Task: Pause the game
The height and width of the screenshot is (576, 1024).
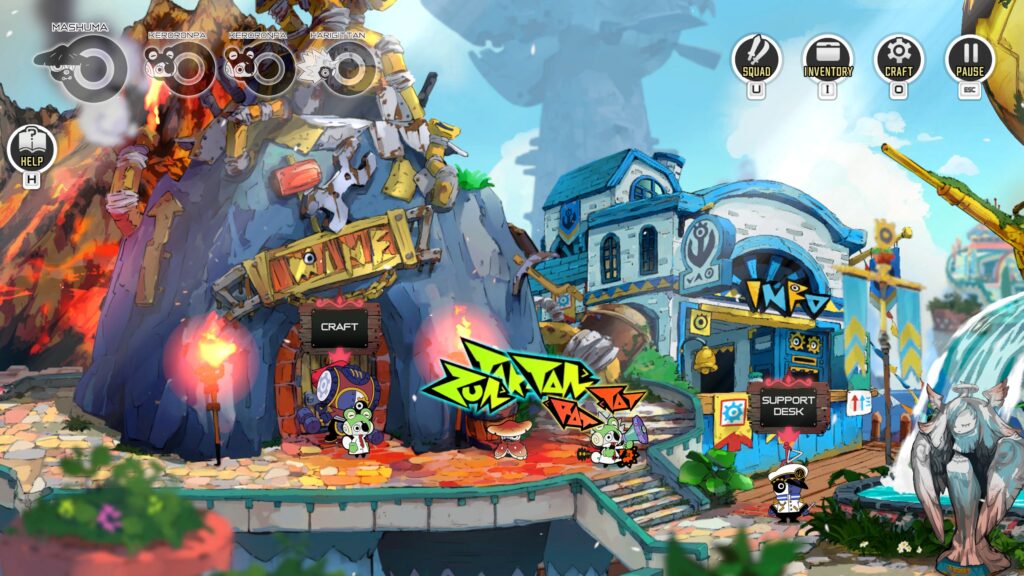Action: [x=970, y=58]
